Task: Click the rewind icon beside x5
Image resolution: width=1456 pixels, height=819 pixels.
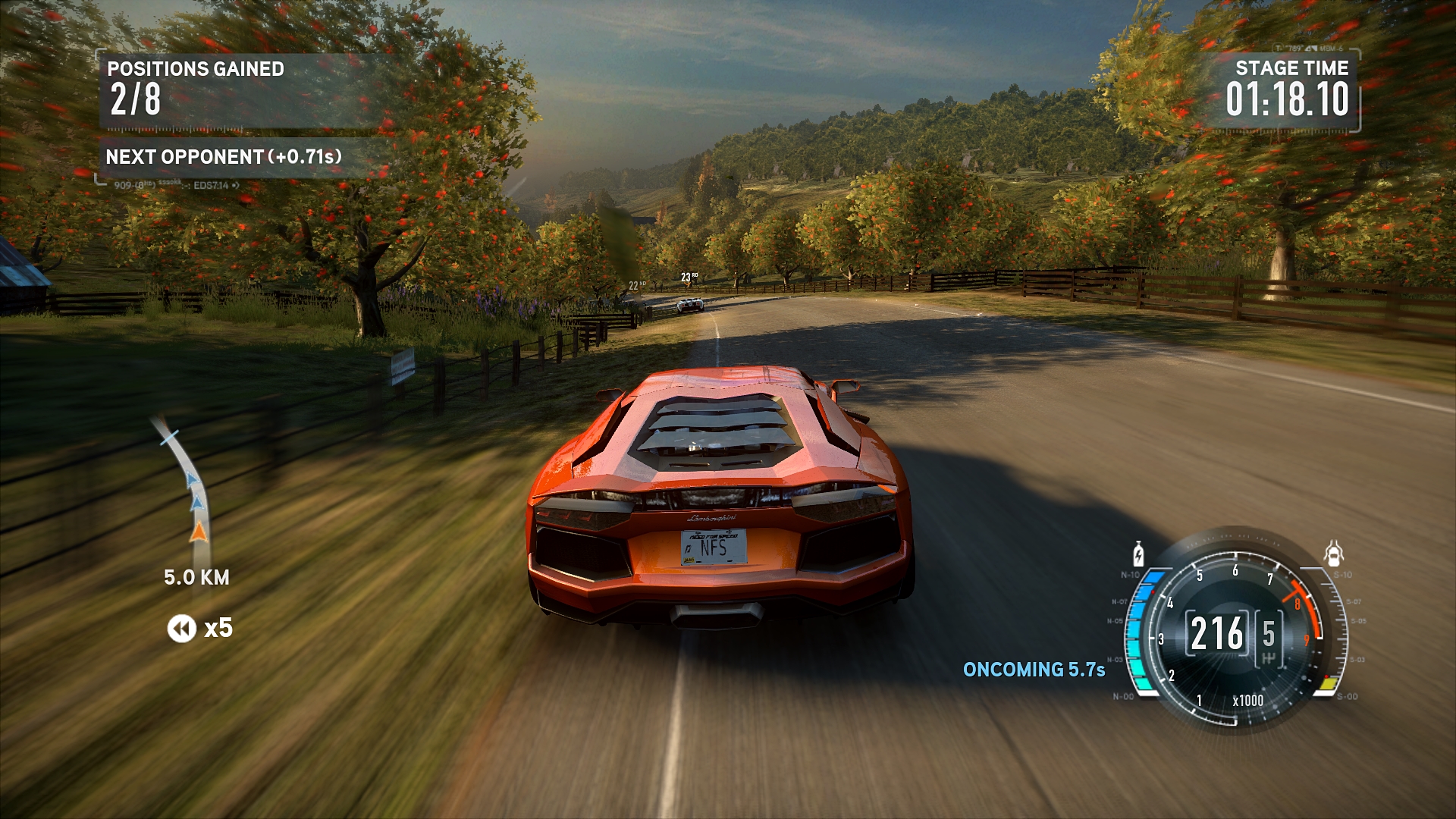Action: [x=181, y=629]
